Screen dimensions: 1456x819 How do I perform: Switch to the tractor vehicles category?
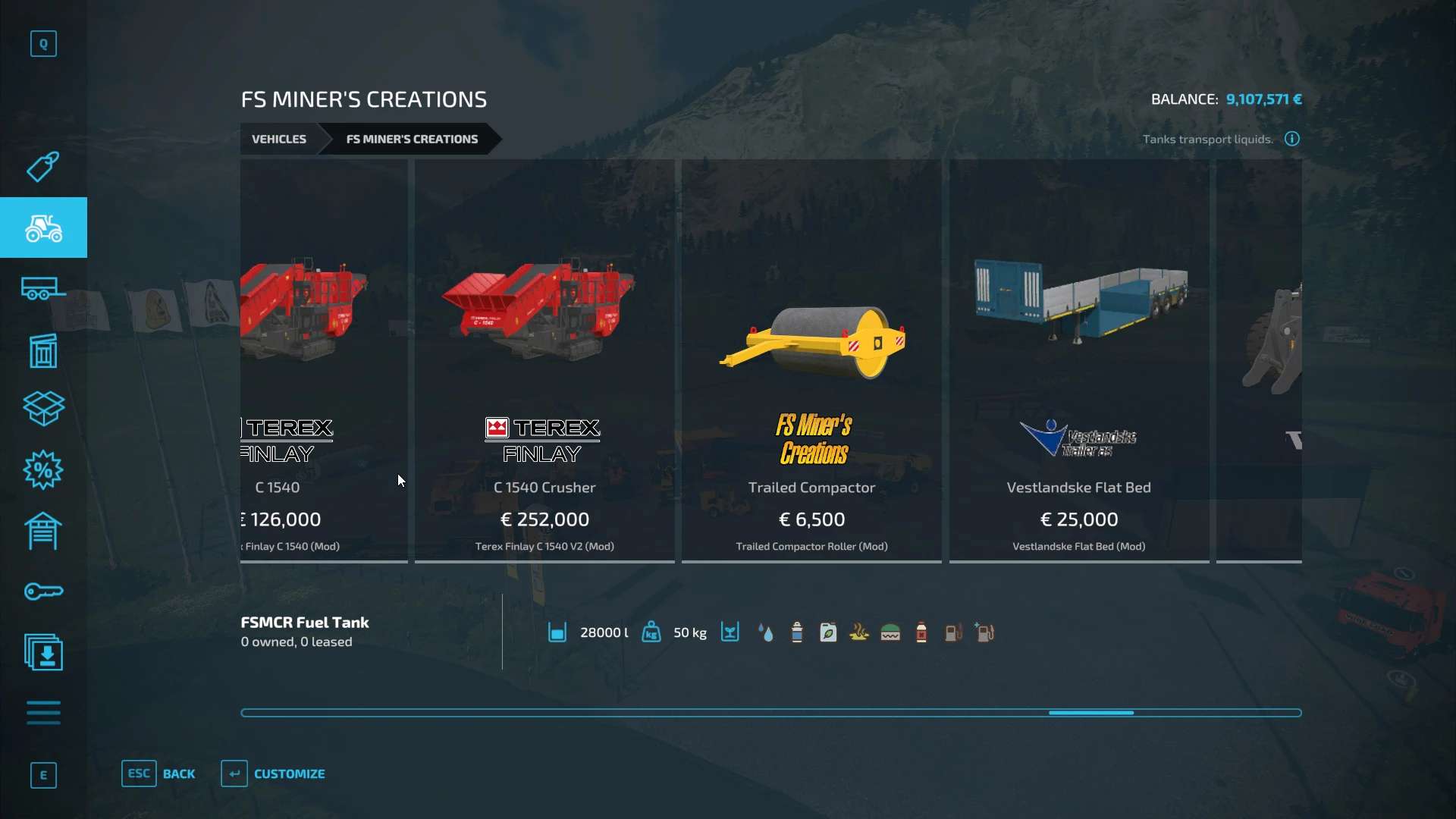[43, 227]
